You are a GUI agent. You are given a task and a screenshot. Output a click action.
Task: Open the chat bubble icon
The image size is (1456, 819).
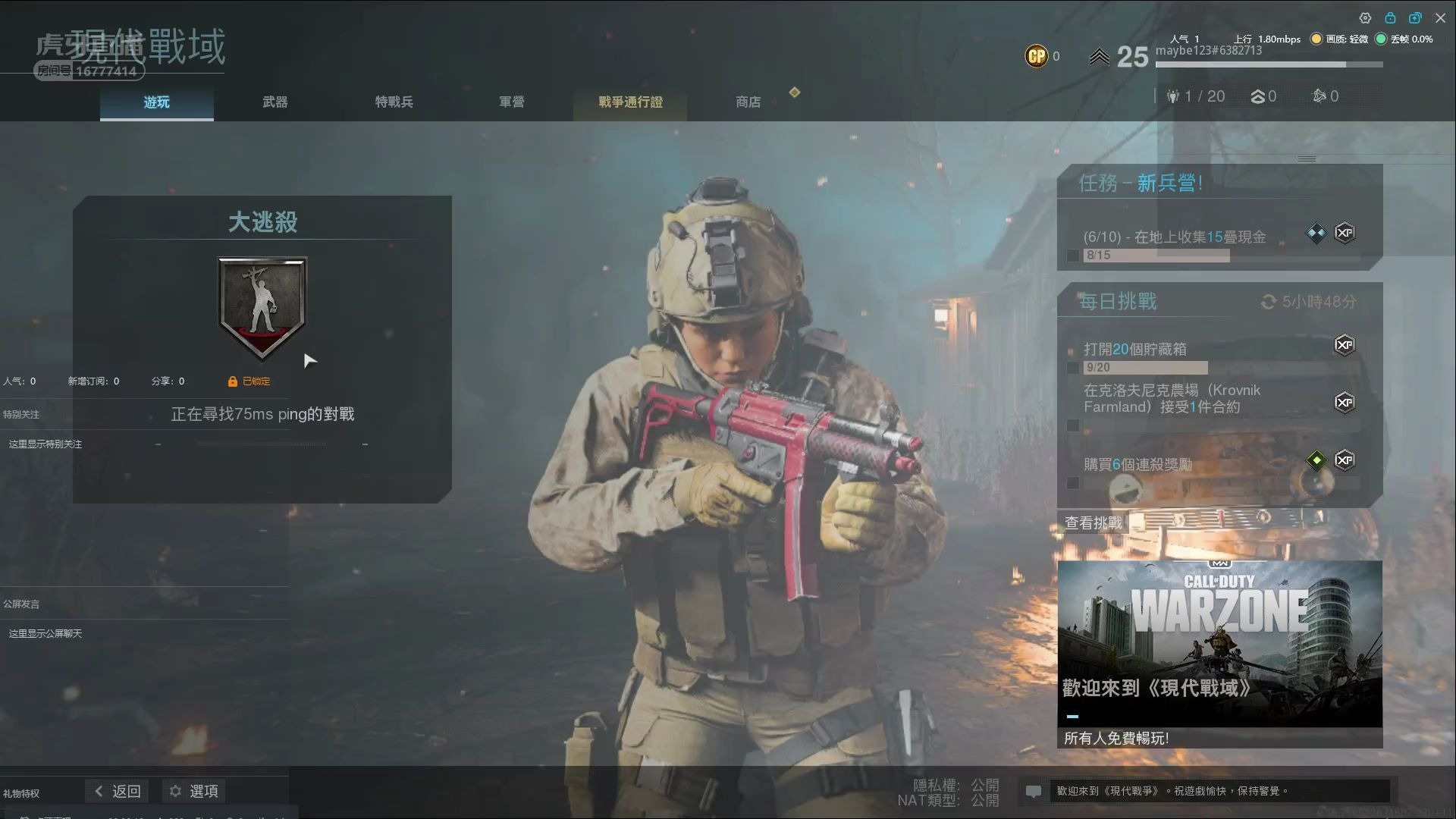[x=1033, y=792]
